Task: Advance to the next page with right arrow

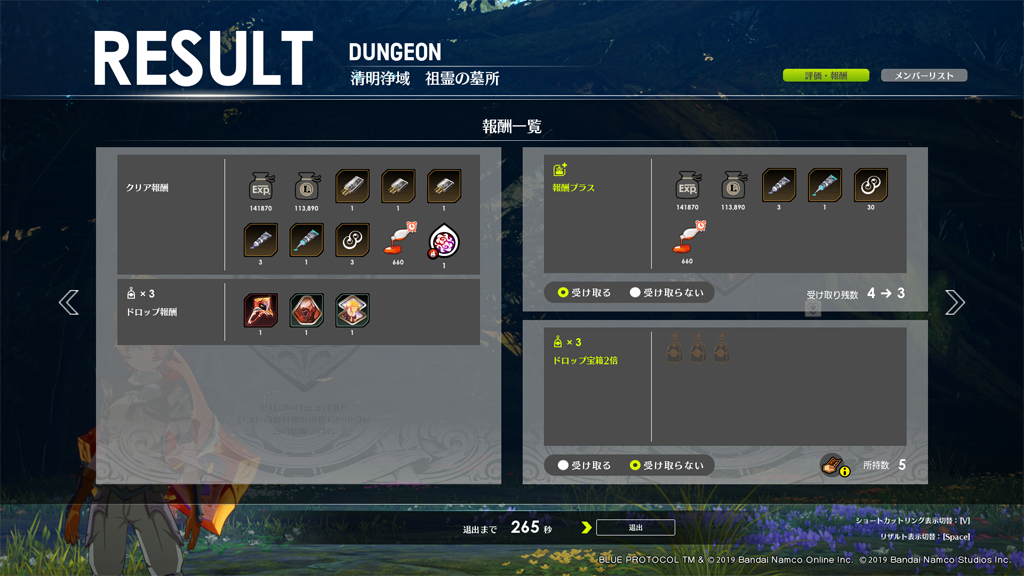Action: click(x=954, y=302)
